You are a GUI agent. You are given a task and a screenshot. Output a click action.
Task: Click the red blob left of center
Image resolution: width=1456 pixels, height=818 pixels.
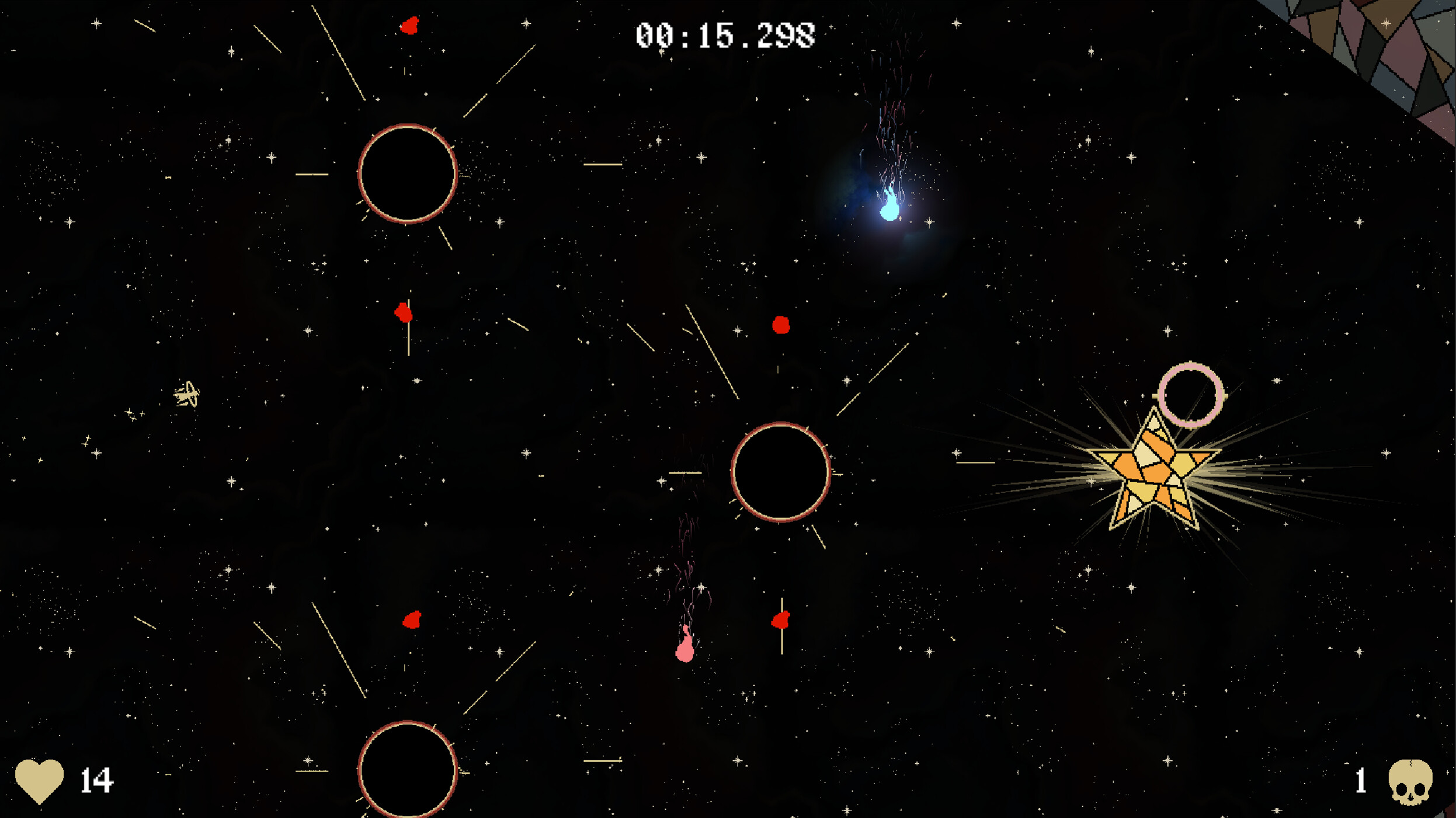403,314
